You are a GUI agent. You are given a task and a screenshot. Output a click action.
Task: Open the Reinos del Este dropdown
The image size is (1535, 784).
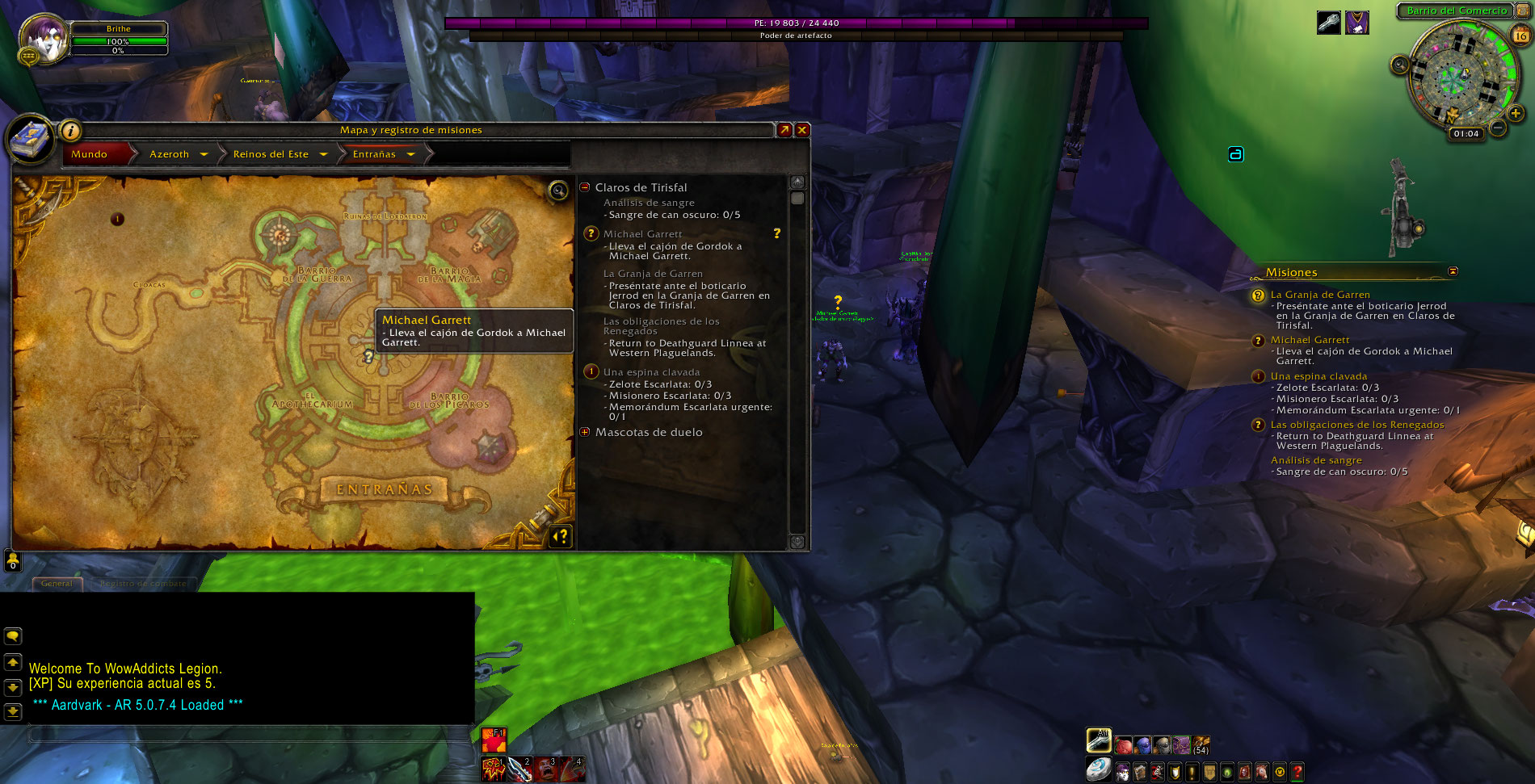click(323, 154)
